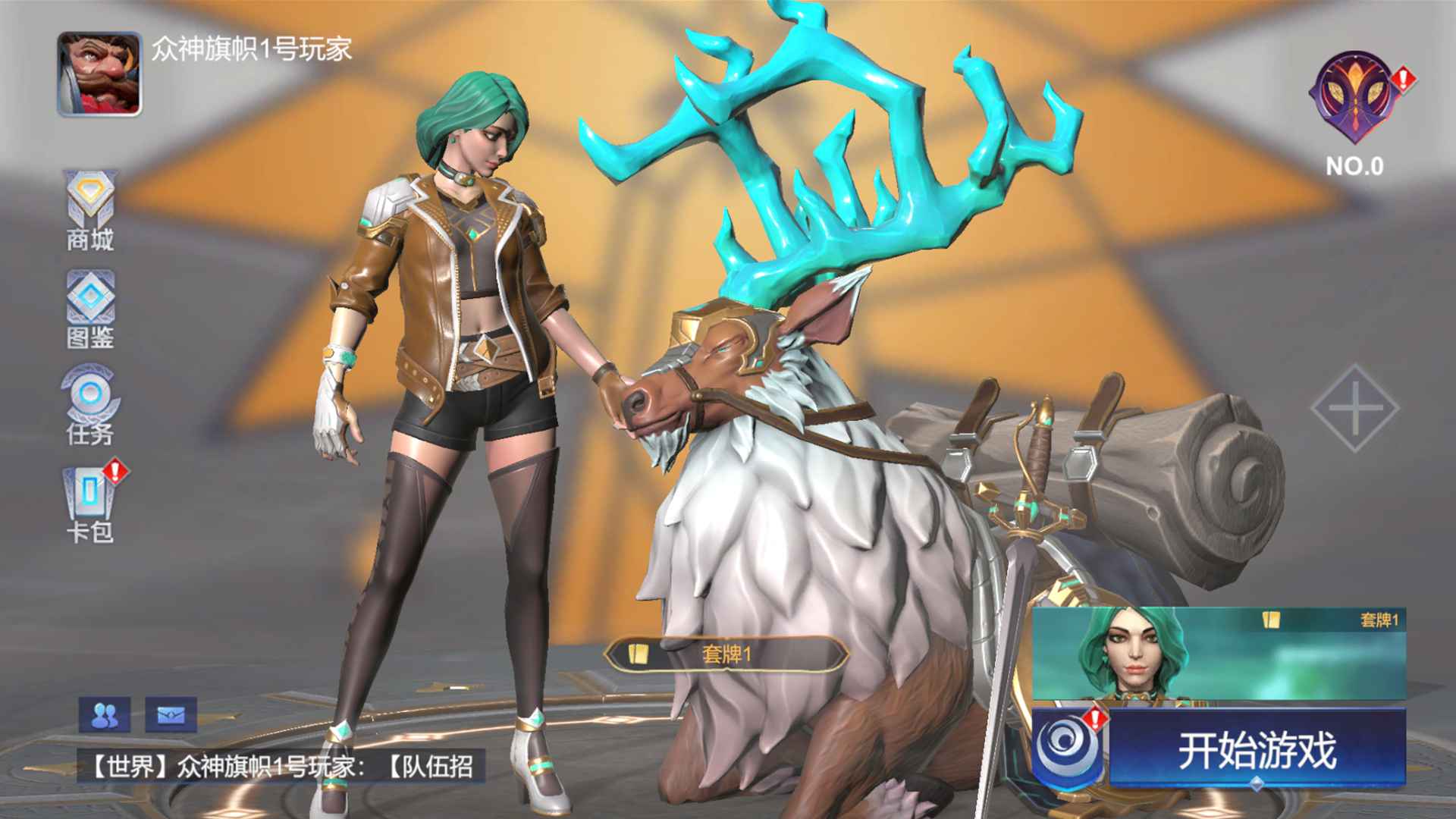Click the card icon inside the 套牌1 banner
This screenshot has height=819, width=1456.
[638, 655]
